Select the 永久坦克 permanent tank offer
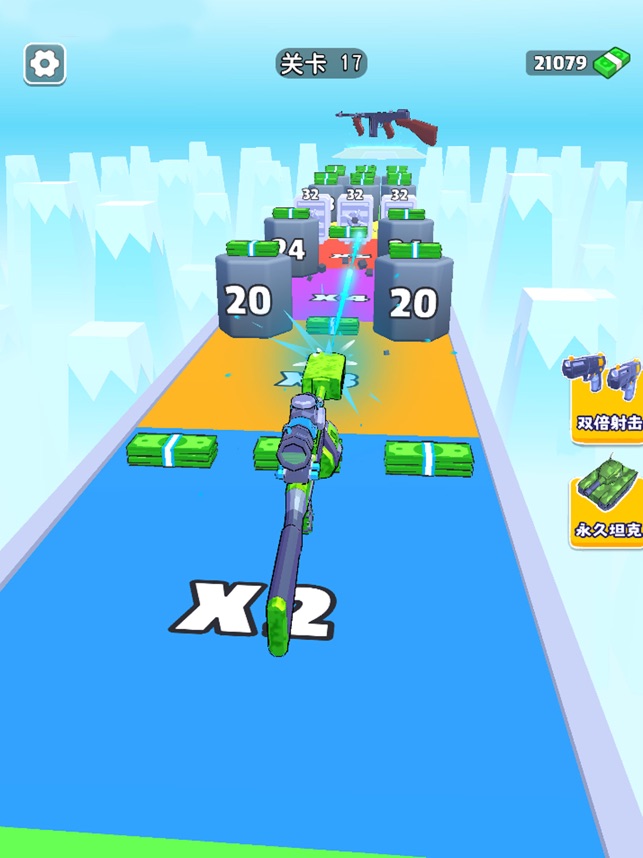The image size is (643, 858). (607, 497)
